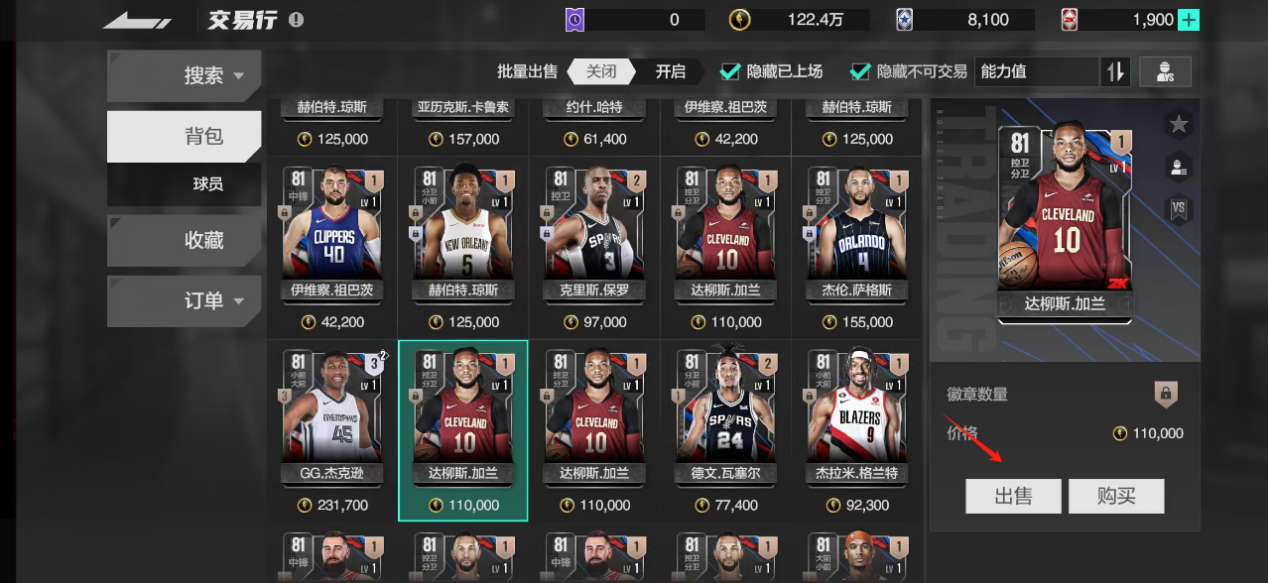Open the 搜索 search menu
1268x583 pixels.
tap(184, 76)
